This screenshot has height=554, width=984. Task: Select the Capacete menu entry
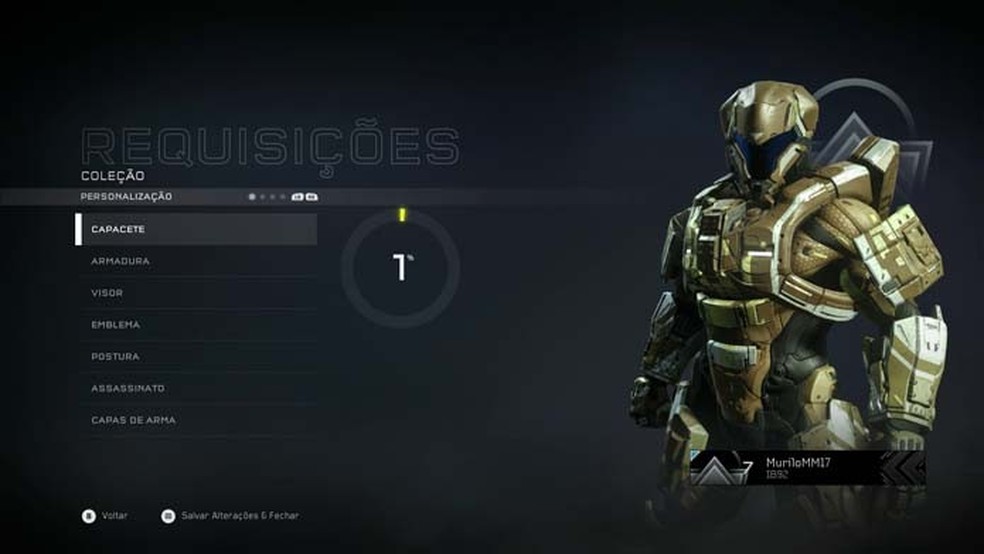pyautogui.click(x=196, y=229)
